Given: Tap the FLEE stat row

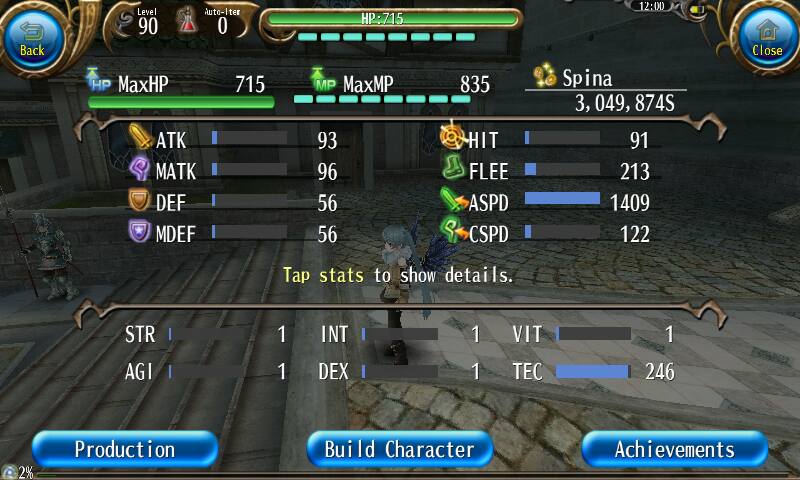Looking at the screenshot, I should click(546, 172).
